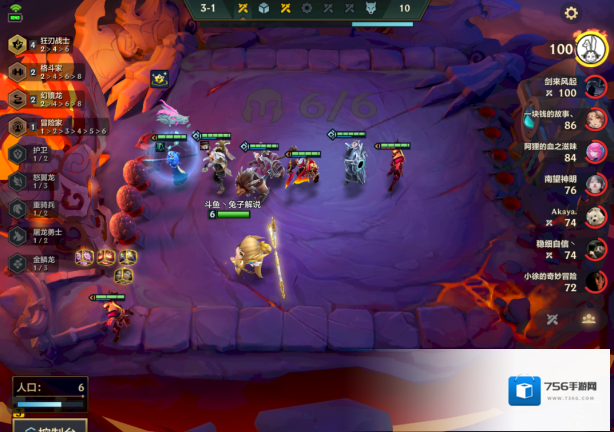Select the 幻镜龙 trait entry

(x=42, y=99)
